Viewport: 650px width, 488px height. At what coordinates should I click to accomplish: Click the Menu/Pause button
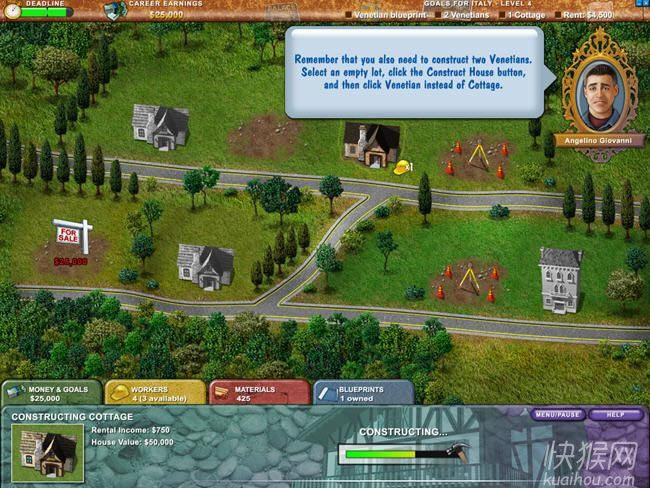(x=558, y=414)
